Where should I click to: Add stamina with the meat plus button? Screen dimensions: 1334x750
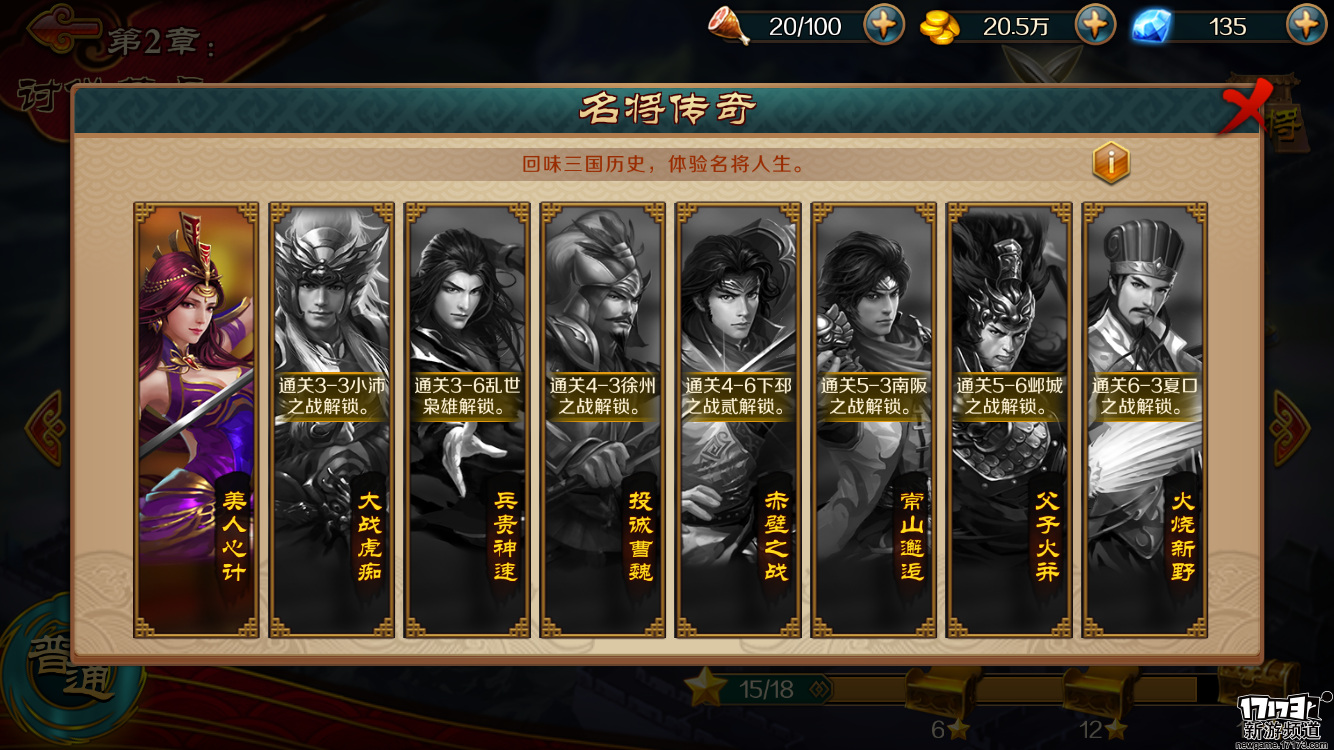(884, 25)
